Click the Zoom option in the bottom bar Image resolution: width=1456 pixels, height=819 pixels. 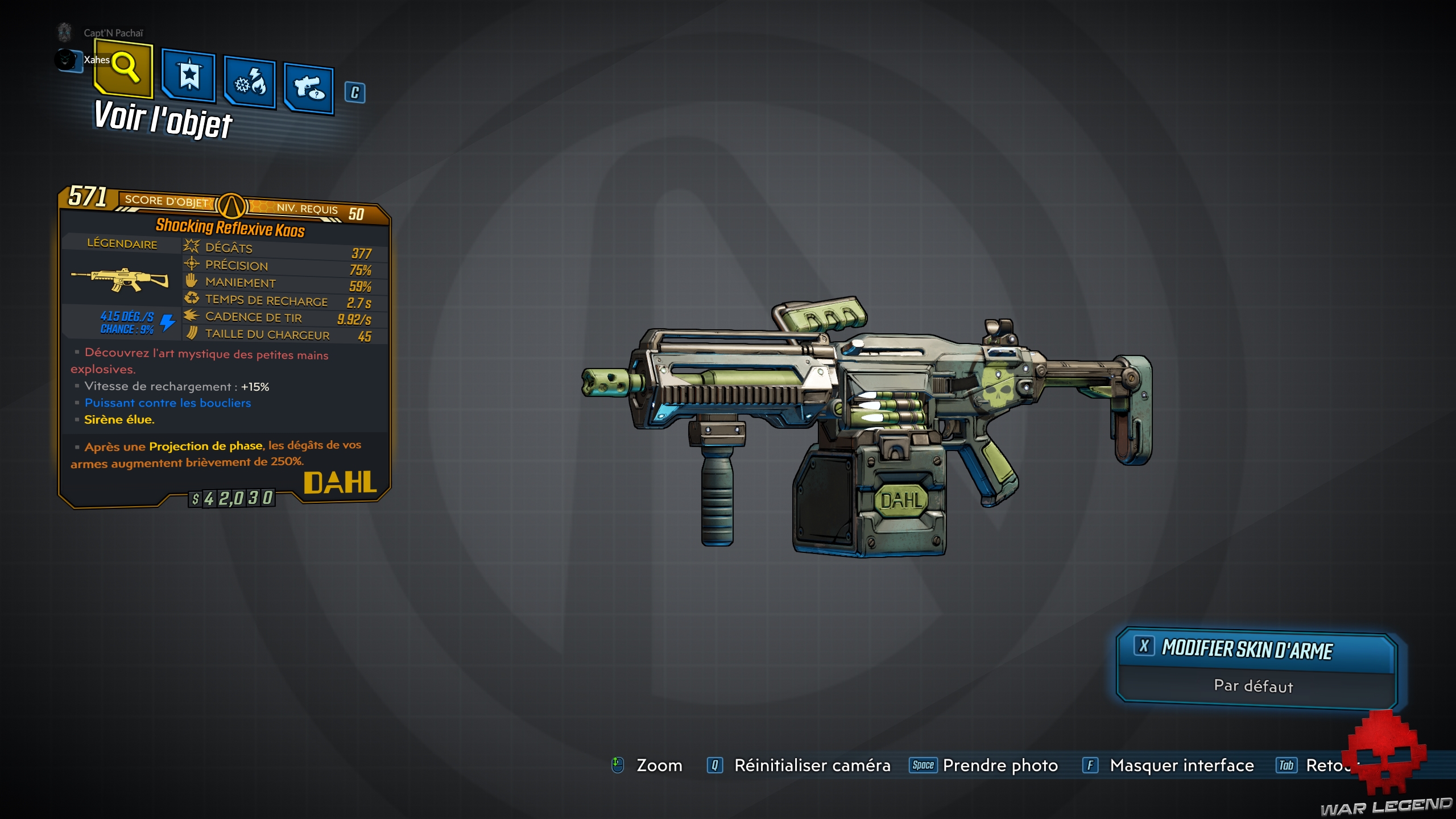tap(659, 766)
